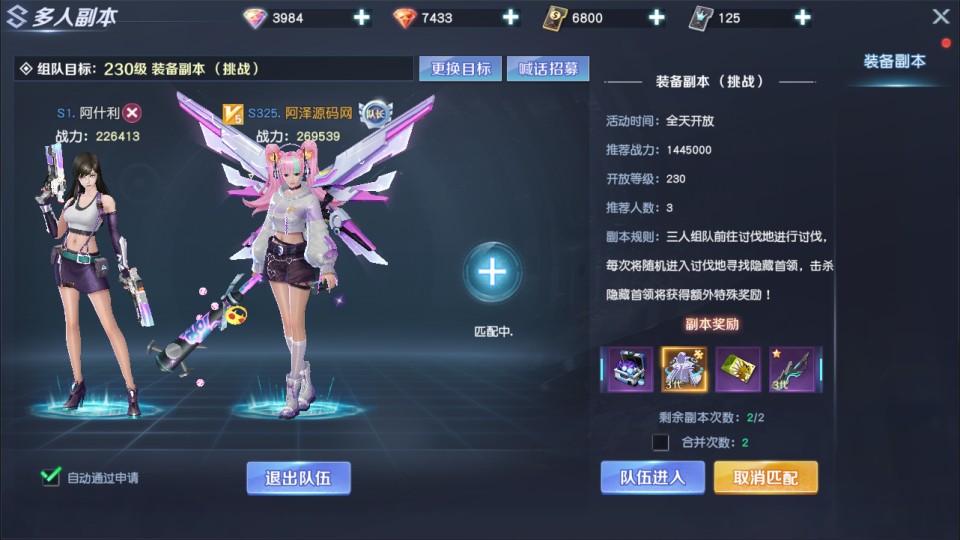This screenshot has height=540, width=960.
Task: Open the captain 队长 badge on 阿泽源码网
Action: tap(373, 113)
